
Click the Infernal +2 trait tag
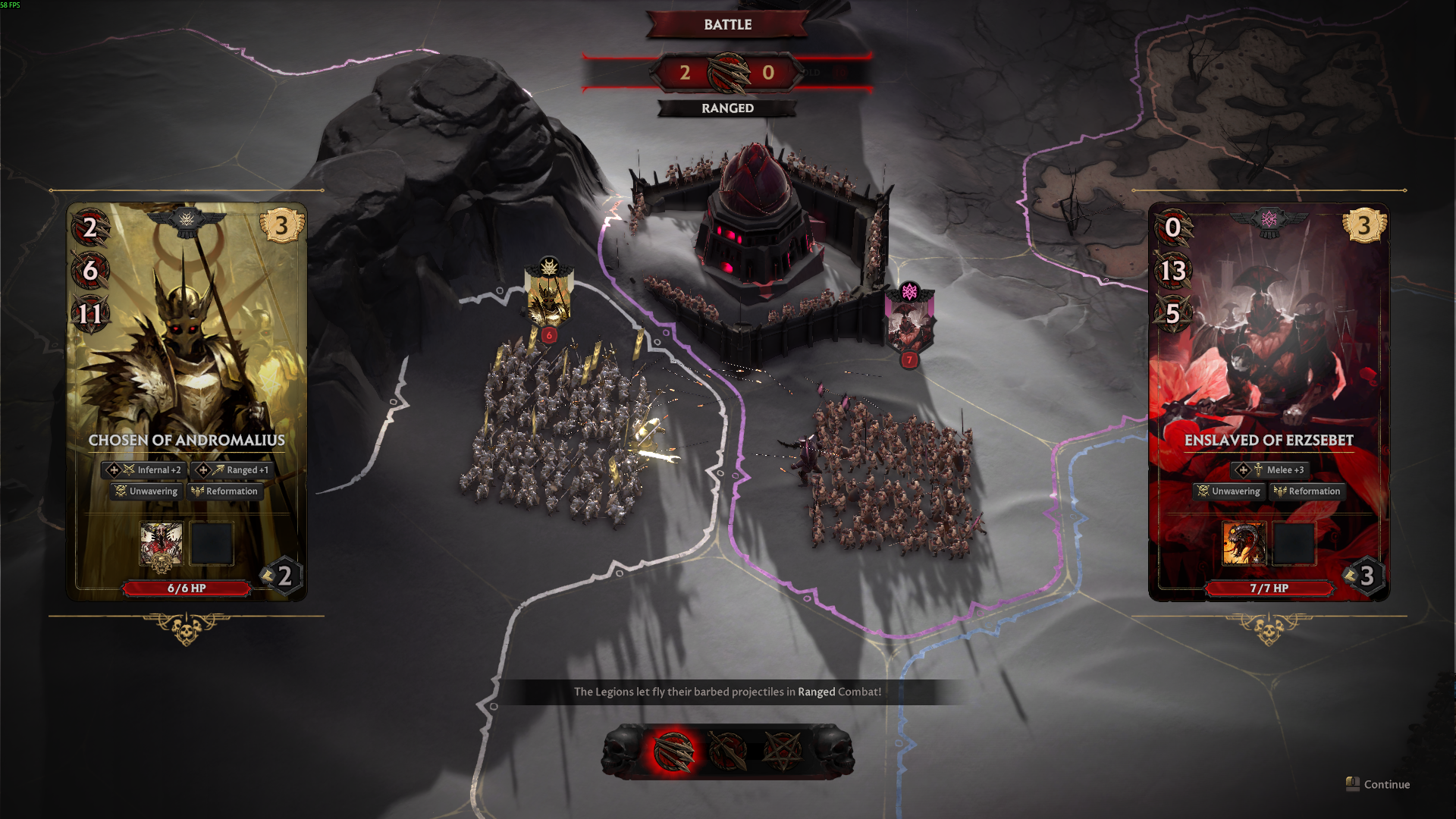coord(144,470)
